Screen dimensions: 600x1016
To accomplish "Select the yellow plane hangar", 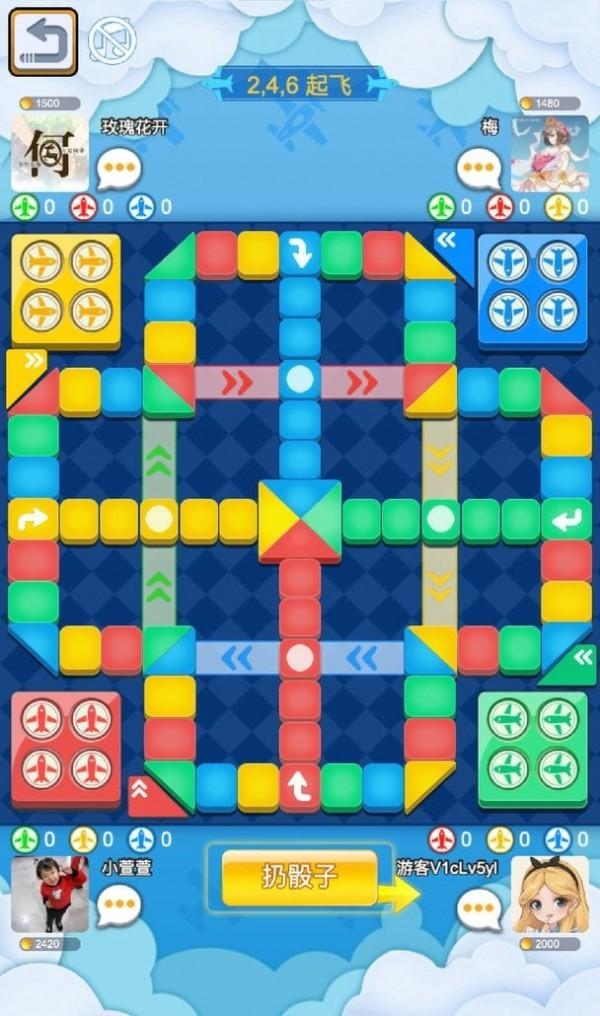I will coord(66,290).
